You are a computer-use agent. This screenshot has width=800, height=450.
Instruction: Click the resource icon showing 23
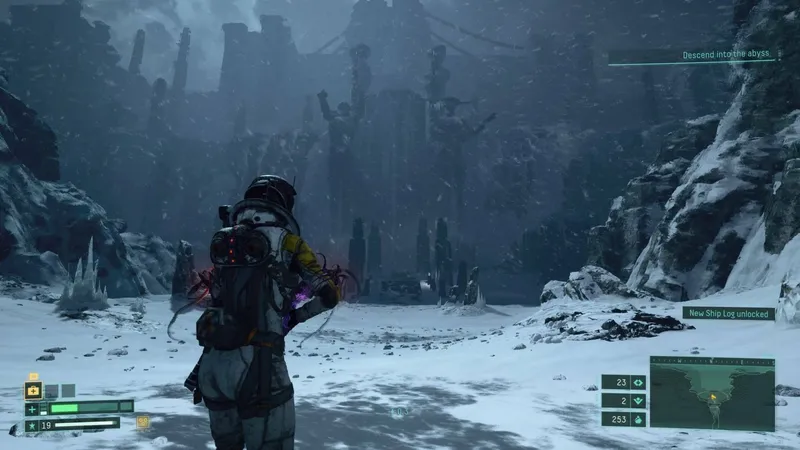pyautogui.click(x=638, y=381)
